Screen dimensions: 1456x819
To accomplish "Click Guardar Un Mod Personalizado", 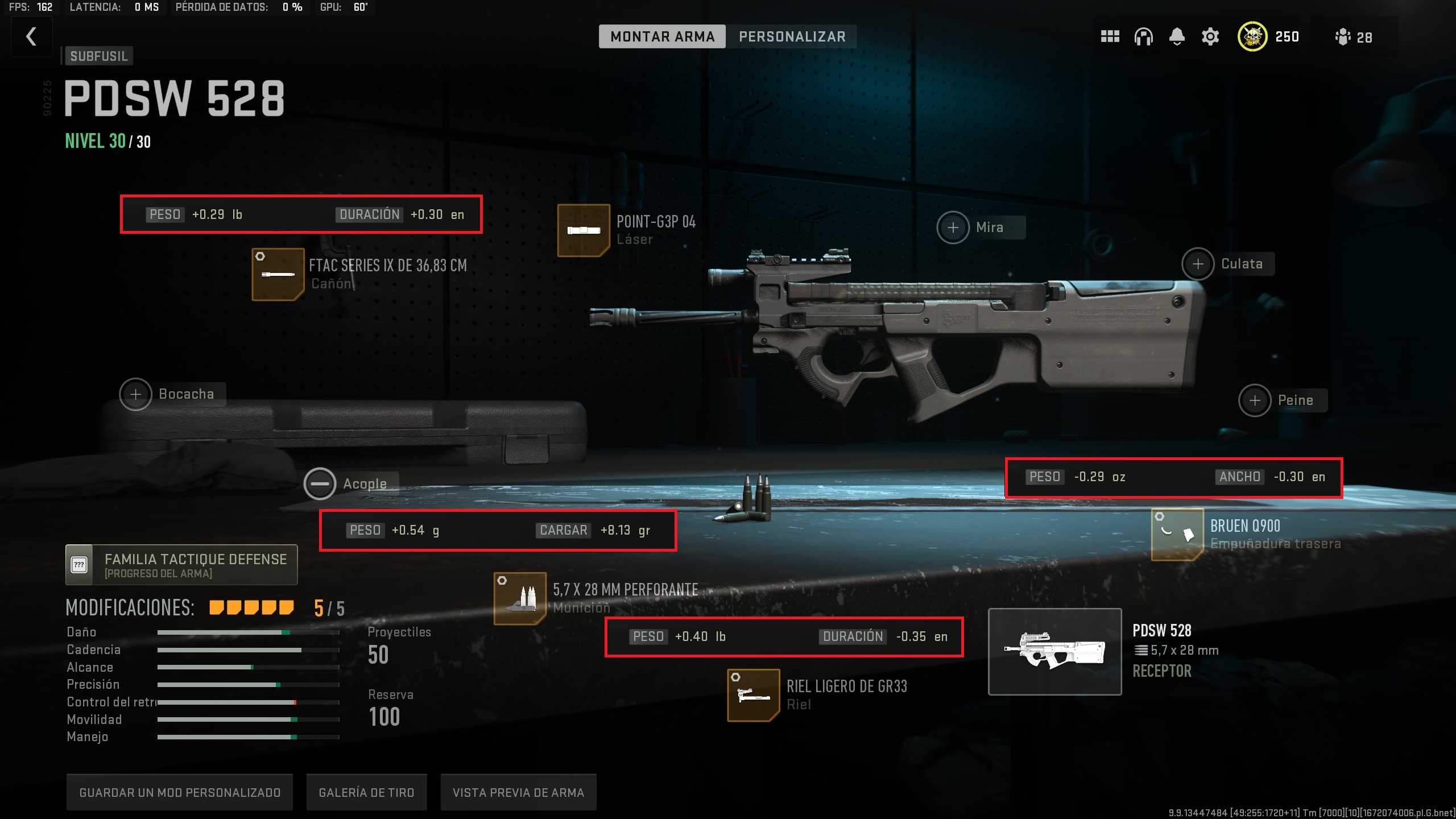I will (x=180, y=792).
